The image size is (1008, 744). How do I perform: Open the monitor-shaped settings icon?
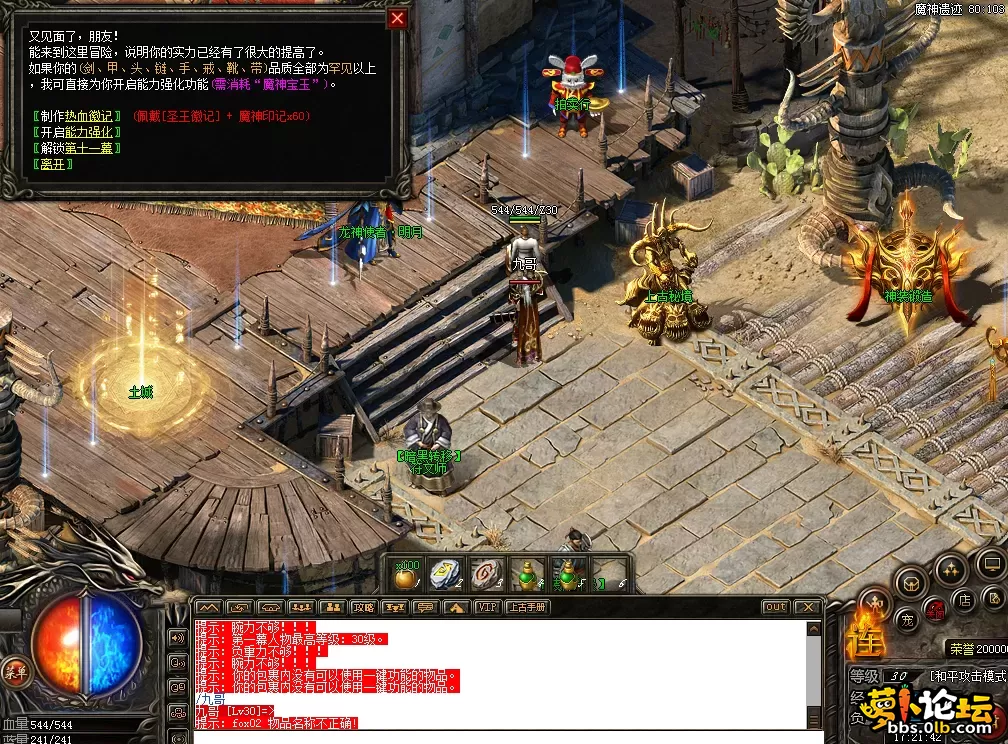[x=990, y=562]
